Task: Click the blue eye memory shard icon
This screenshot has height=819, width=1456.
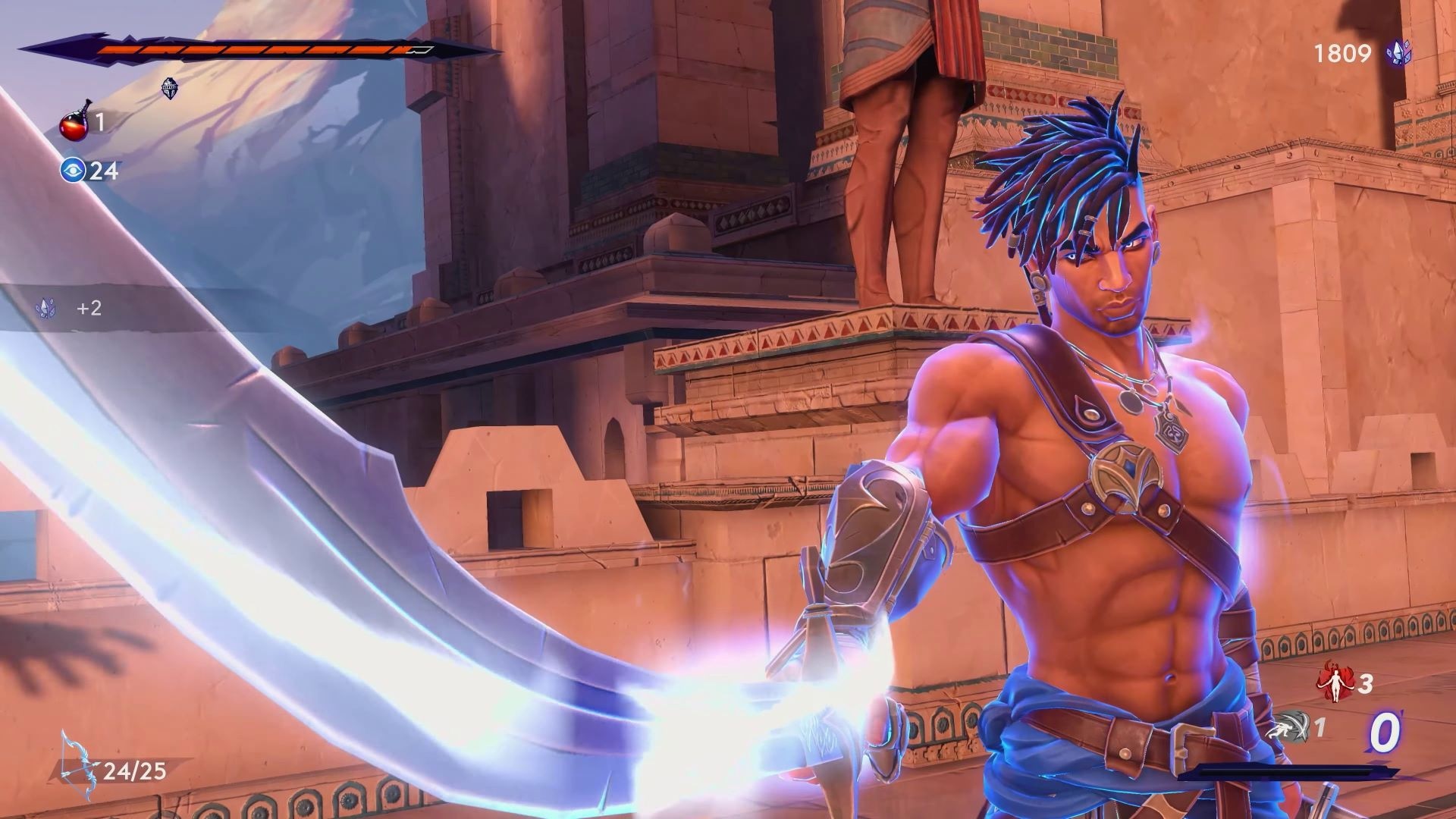Action: (x=73, y=170)
